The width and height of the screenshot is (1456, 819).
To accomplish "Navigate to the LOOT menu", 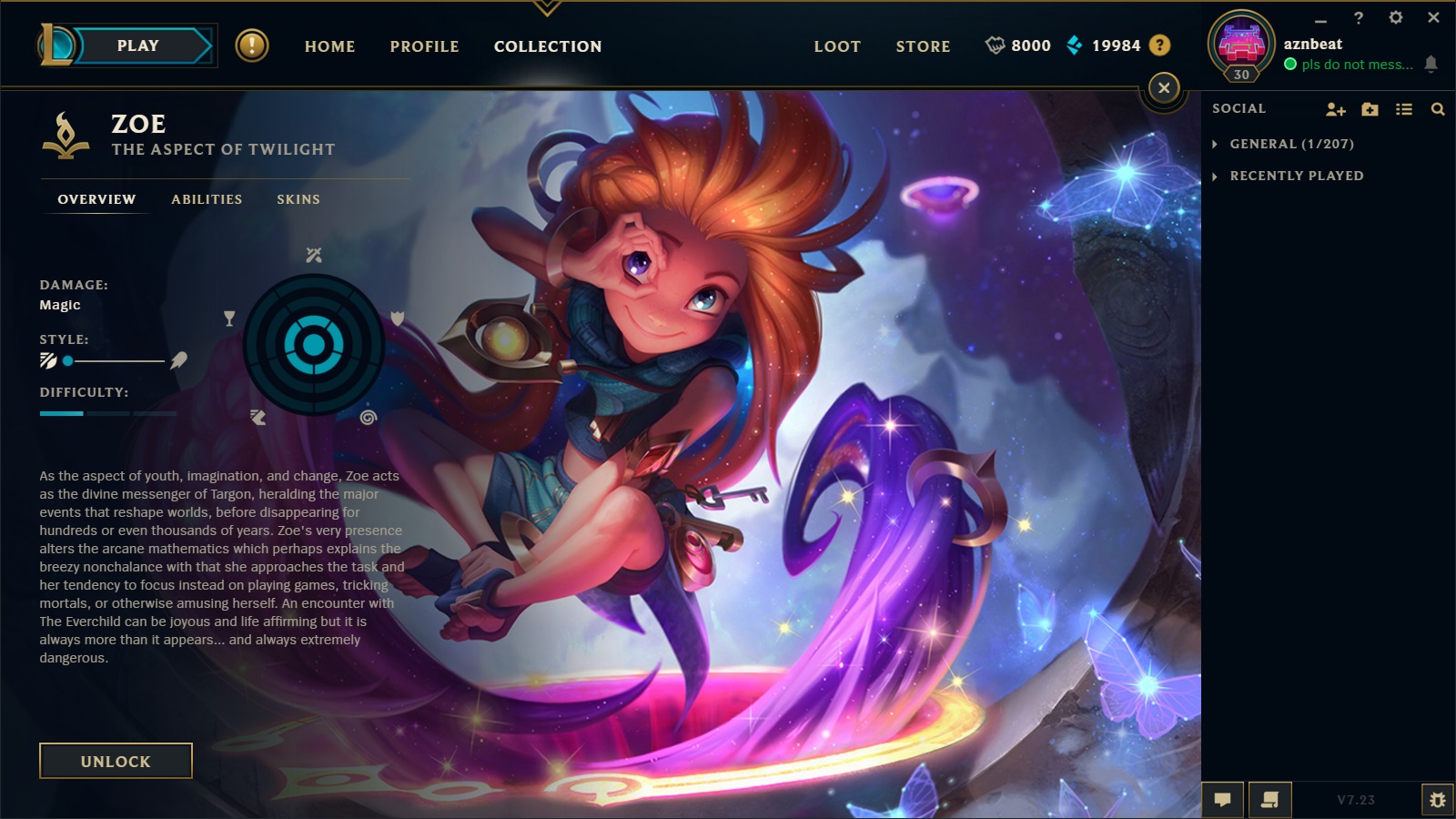I will [x=836, y=46].
